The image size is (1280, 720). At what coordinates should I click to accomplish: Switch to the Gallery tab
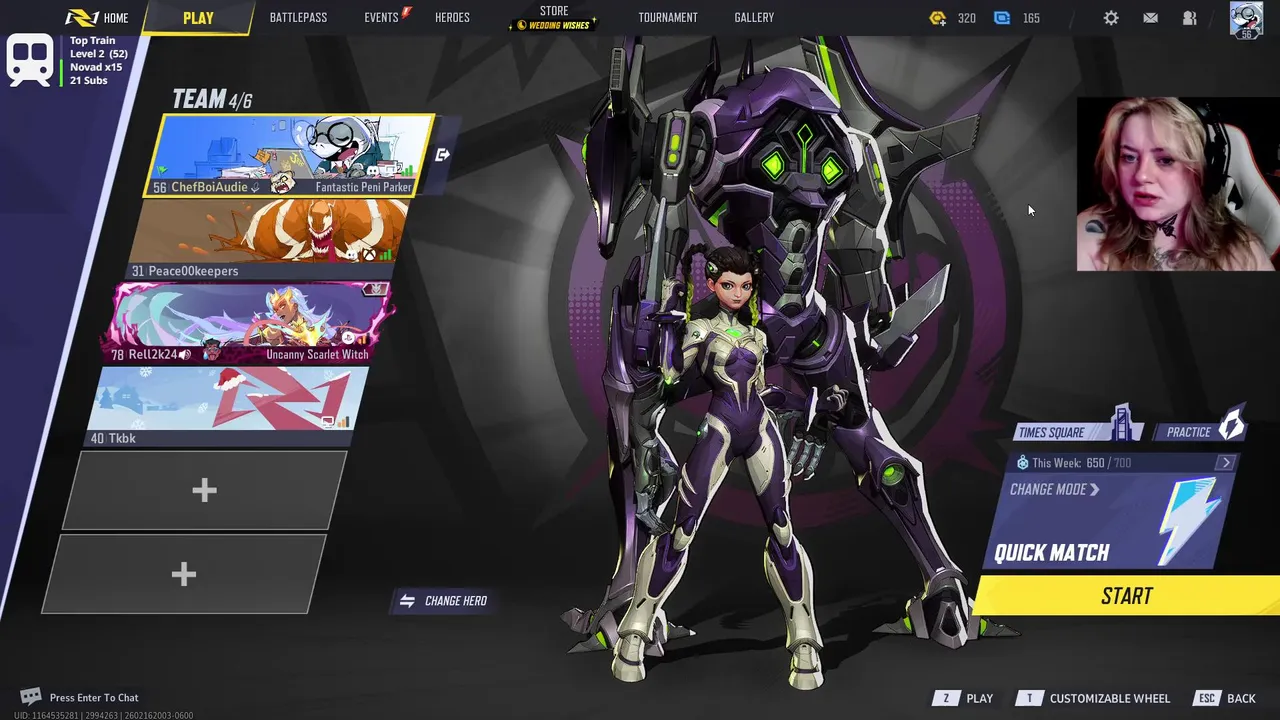[754, 18]
